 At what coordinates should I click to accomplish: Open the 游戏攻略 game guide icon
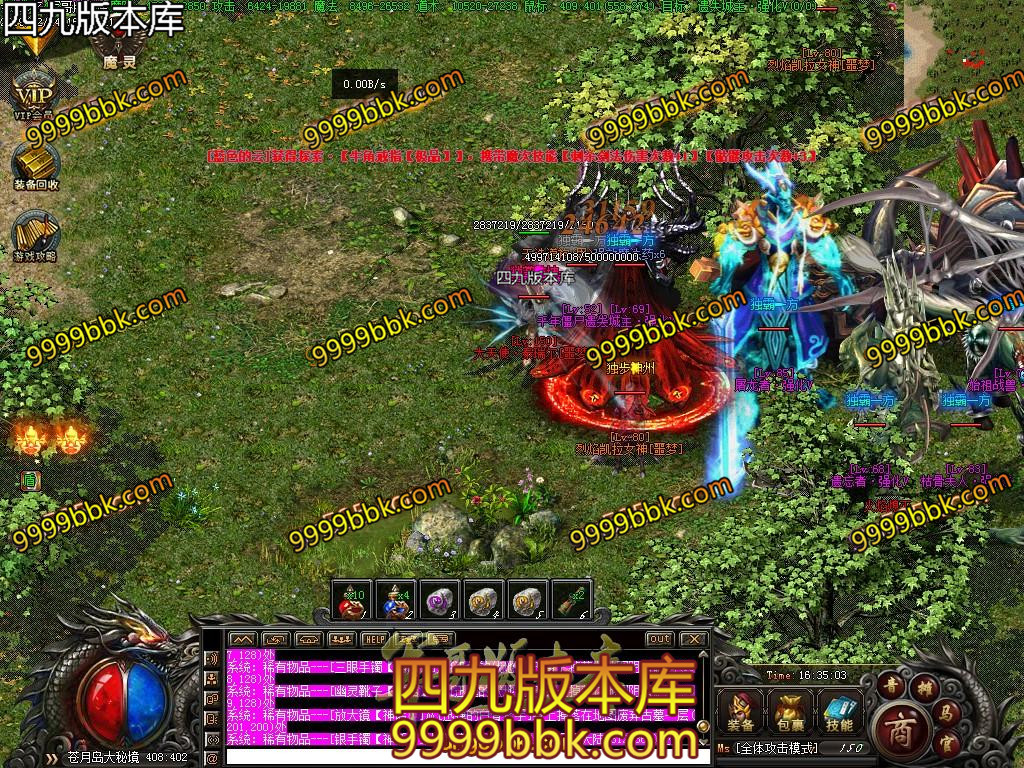(x=36, y=234)
